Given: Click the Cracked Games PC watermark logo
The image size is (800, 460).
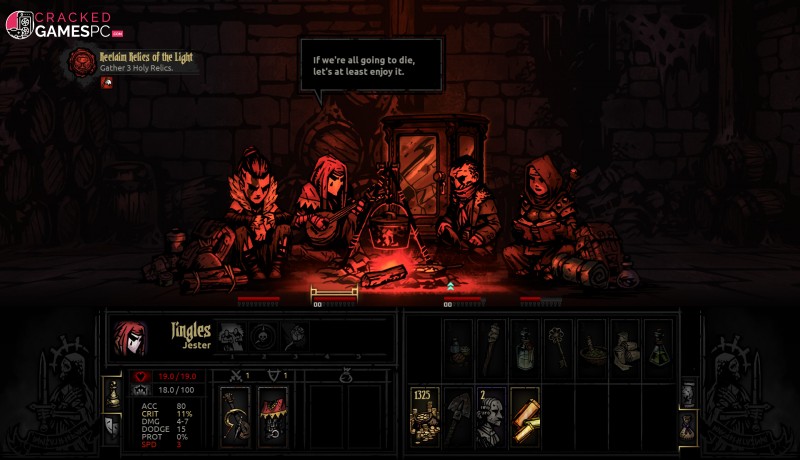Looking at the screenshot, I should click(x=60, y=25).
